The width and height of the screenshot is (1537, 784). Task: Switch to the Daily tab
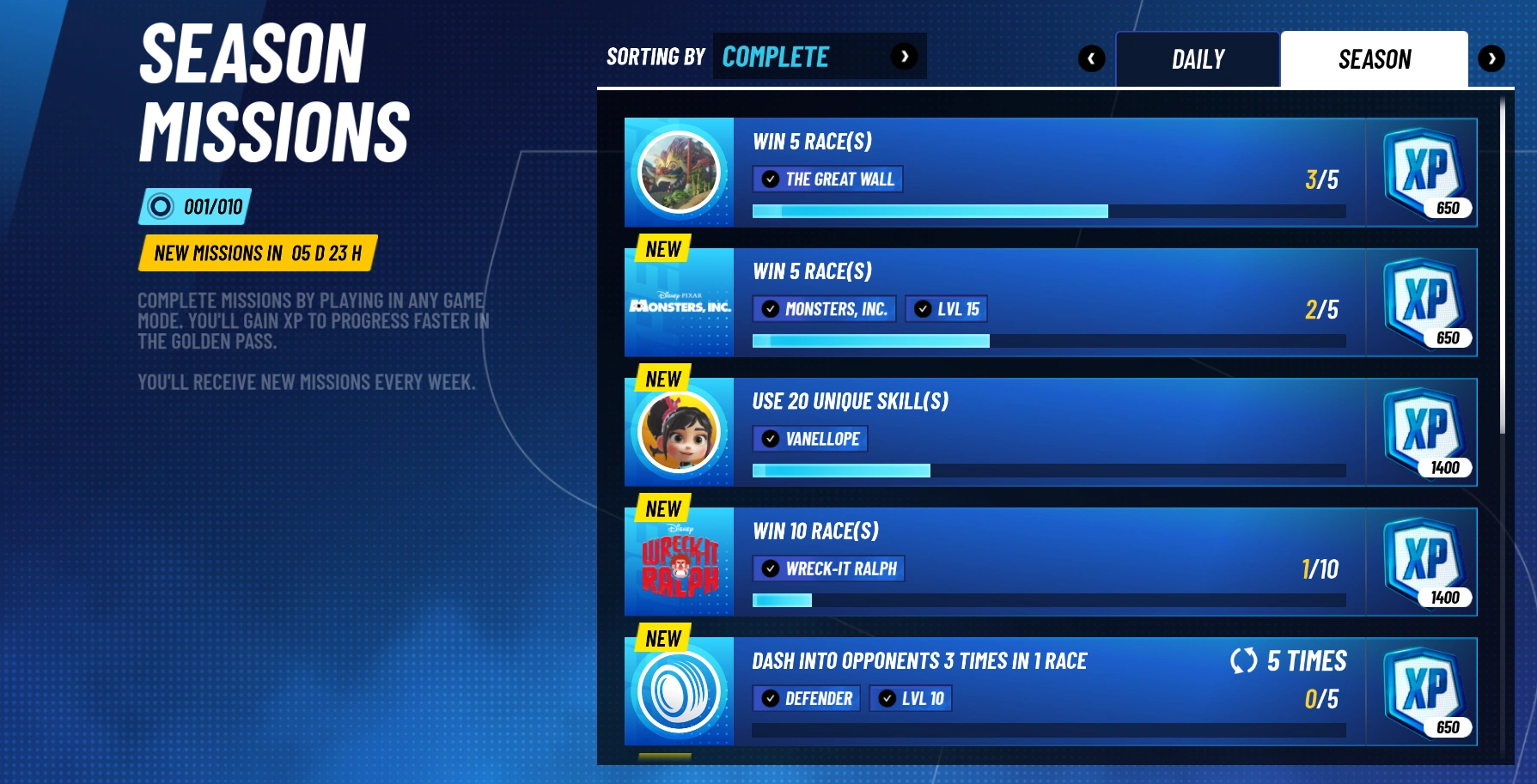click(x=1197, y=58)
